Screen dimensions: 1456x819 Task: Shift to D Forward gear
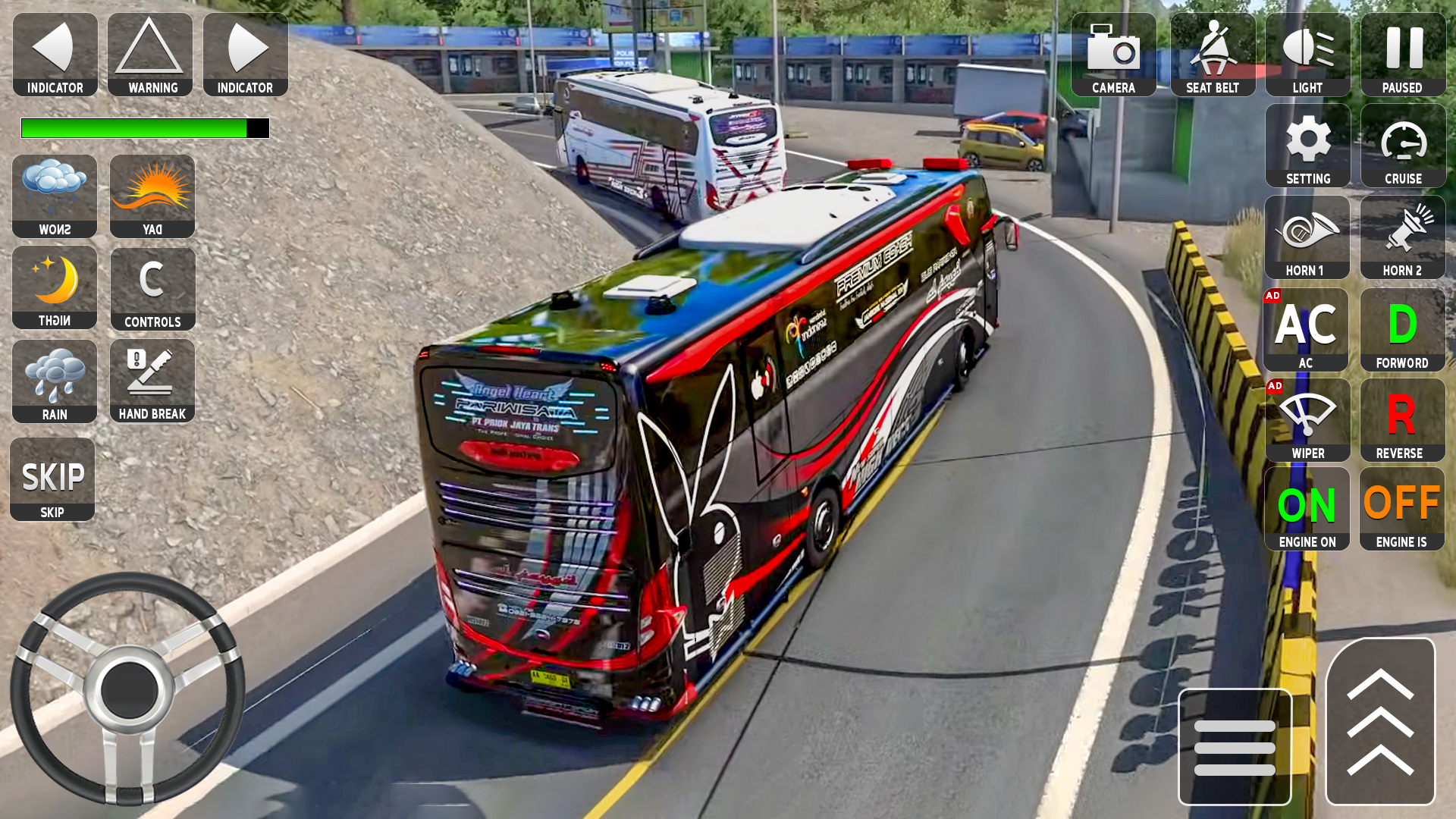click(x=1402, y=330)
